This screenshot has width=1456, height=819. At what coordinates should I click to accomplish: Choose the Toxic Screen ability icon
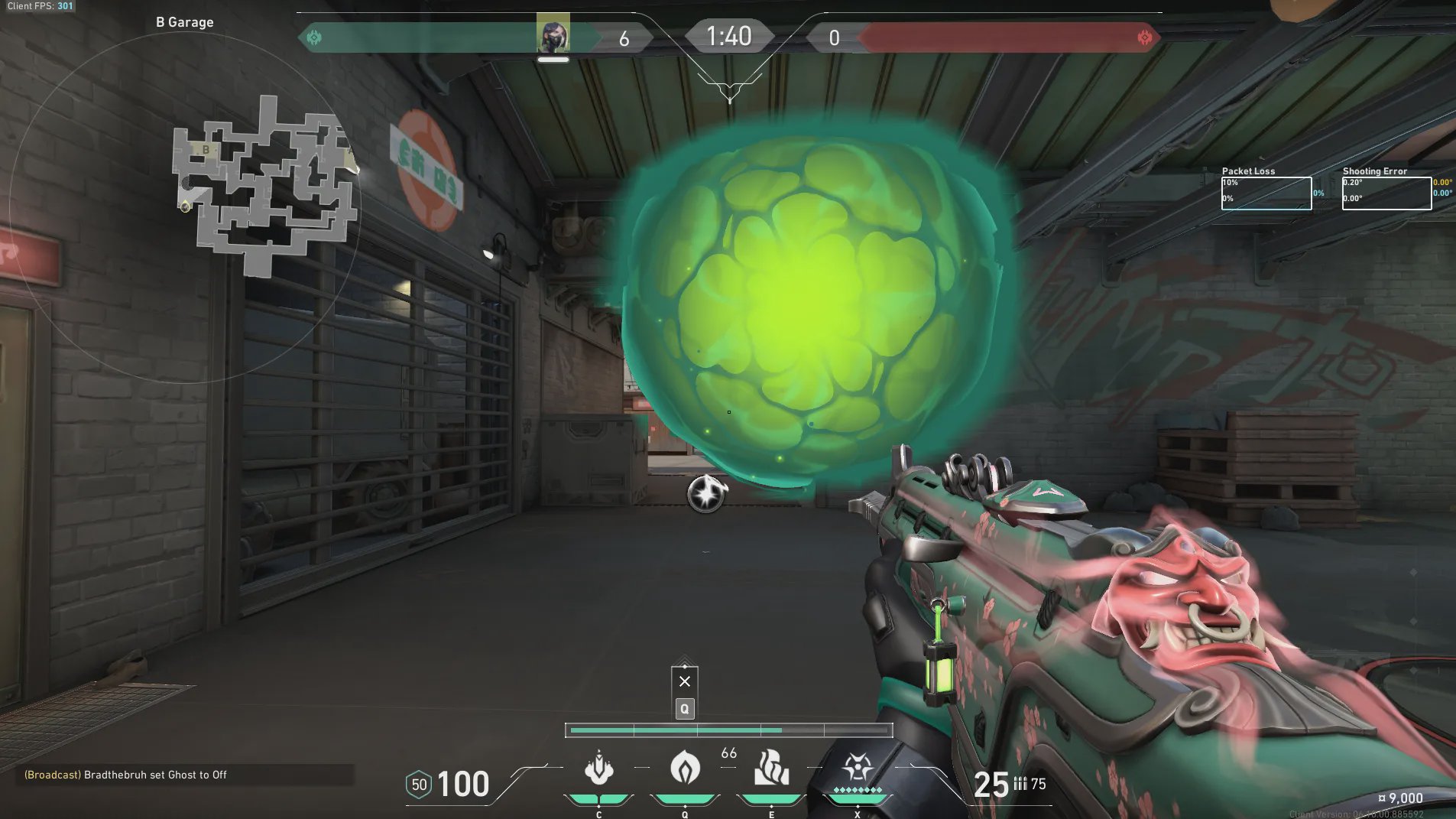(x=771, y=768)
